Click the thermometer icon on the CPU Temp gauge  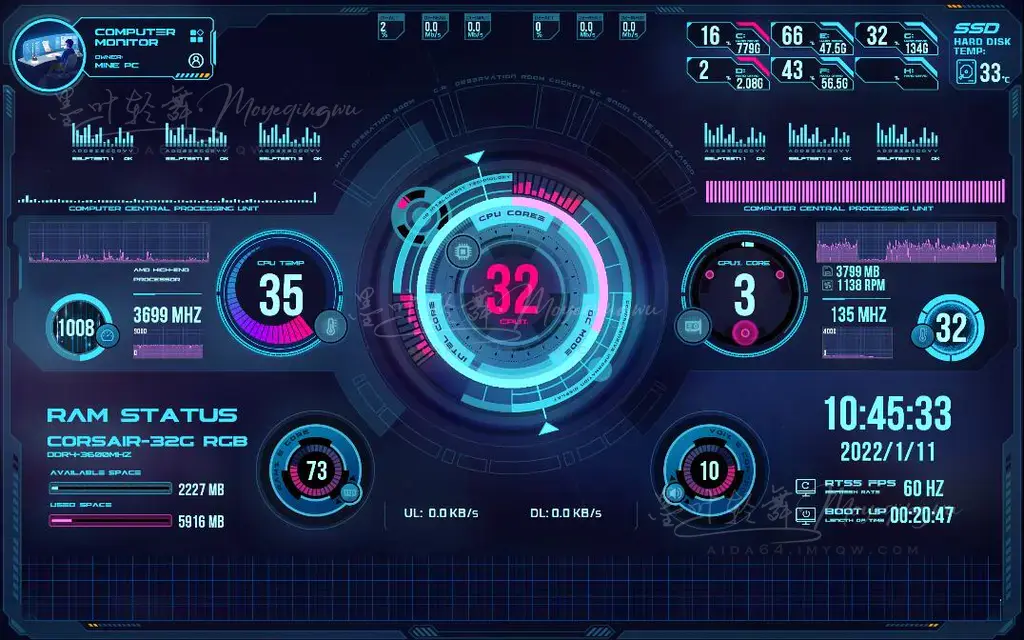(328, 325)
